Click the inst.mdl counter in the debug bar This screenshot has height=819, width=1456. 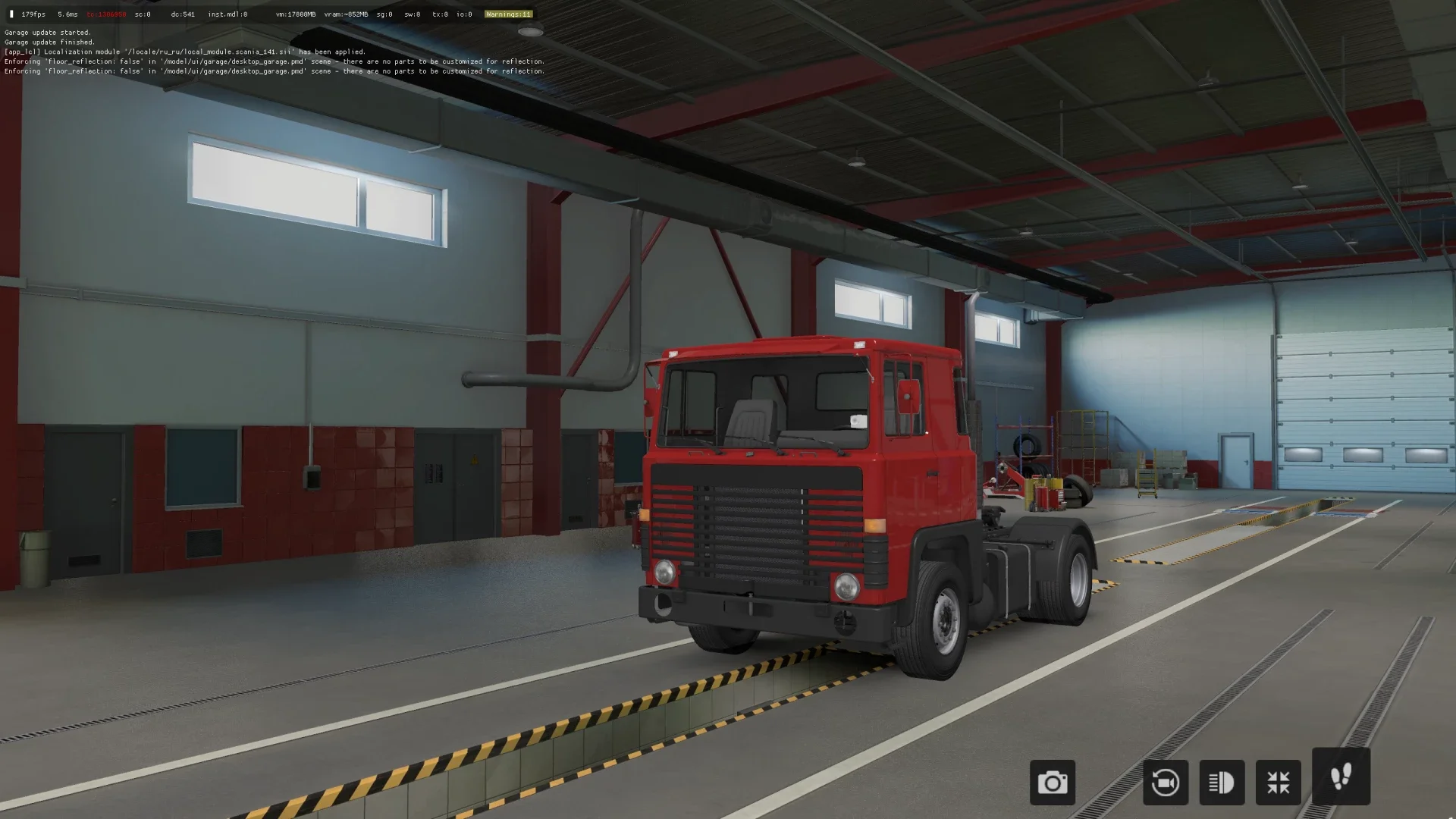226,14
